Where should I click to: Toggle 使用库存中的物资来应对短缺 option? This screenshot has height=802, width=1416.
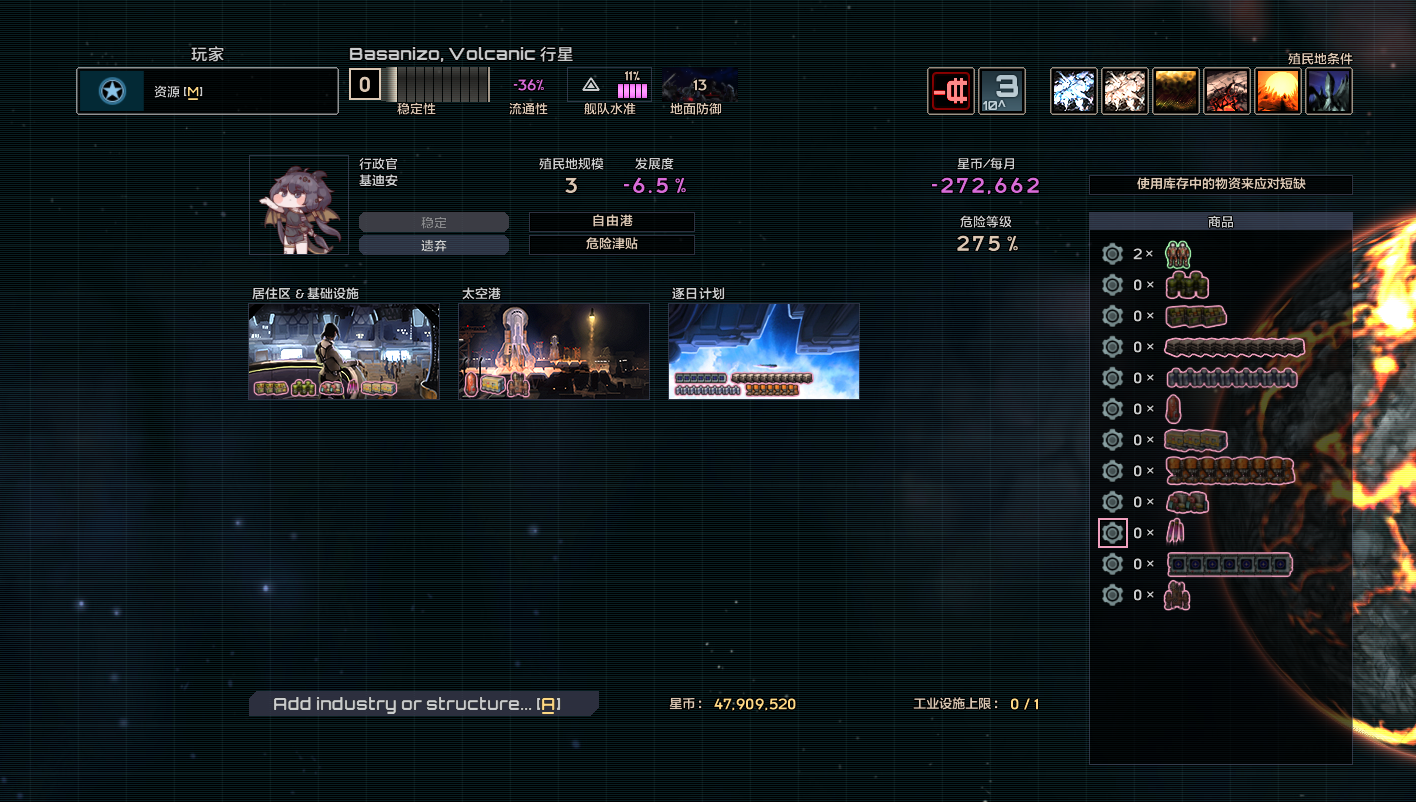[x=1220, y=185]
